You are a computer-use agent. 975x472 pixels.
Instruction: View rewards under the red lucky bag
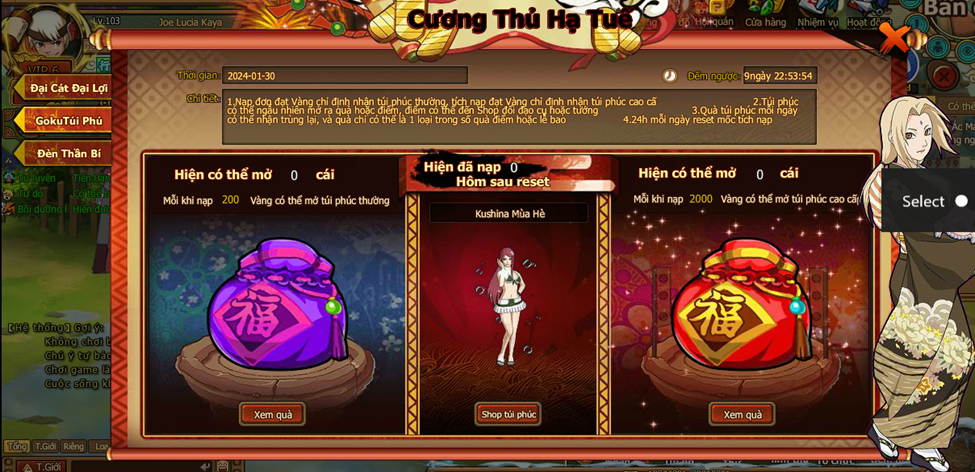(742, 414)
